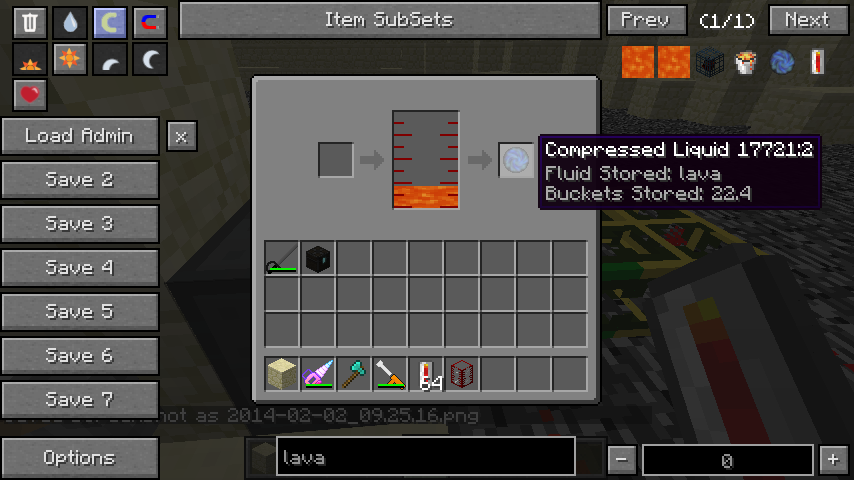Viewport: 854px width, 480px height.
Task: Toggle rain with the water drop button
Action: pos(69,21)
